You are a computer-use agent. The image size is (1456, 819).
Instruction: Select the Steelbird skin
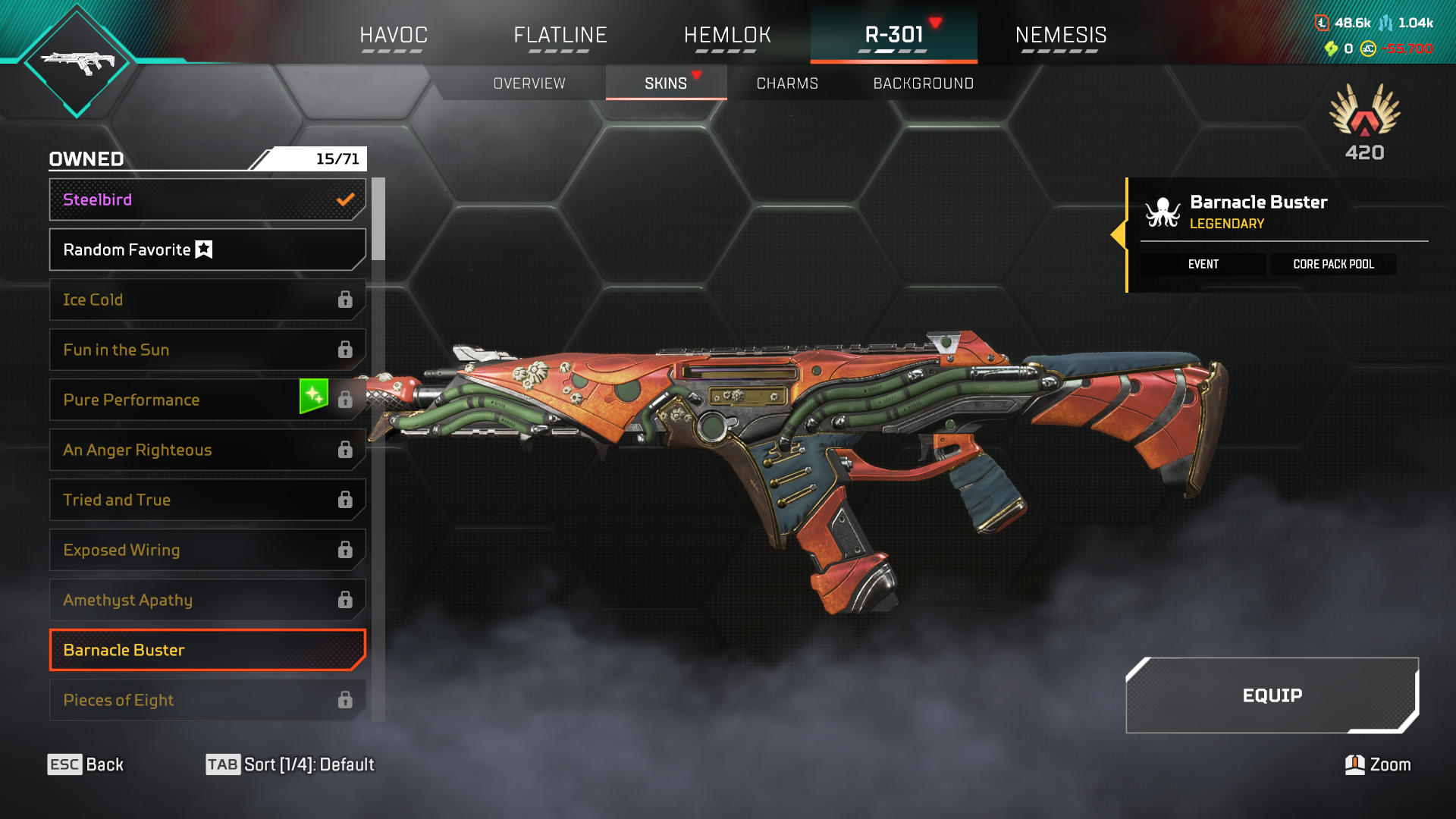(207, 199)
